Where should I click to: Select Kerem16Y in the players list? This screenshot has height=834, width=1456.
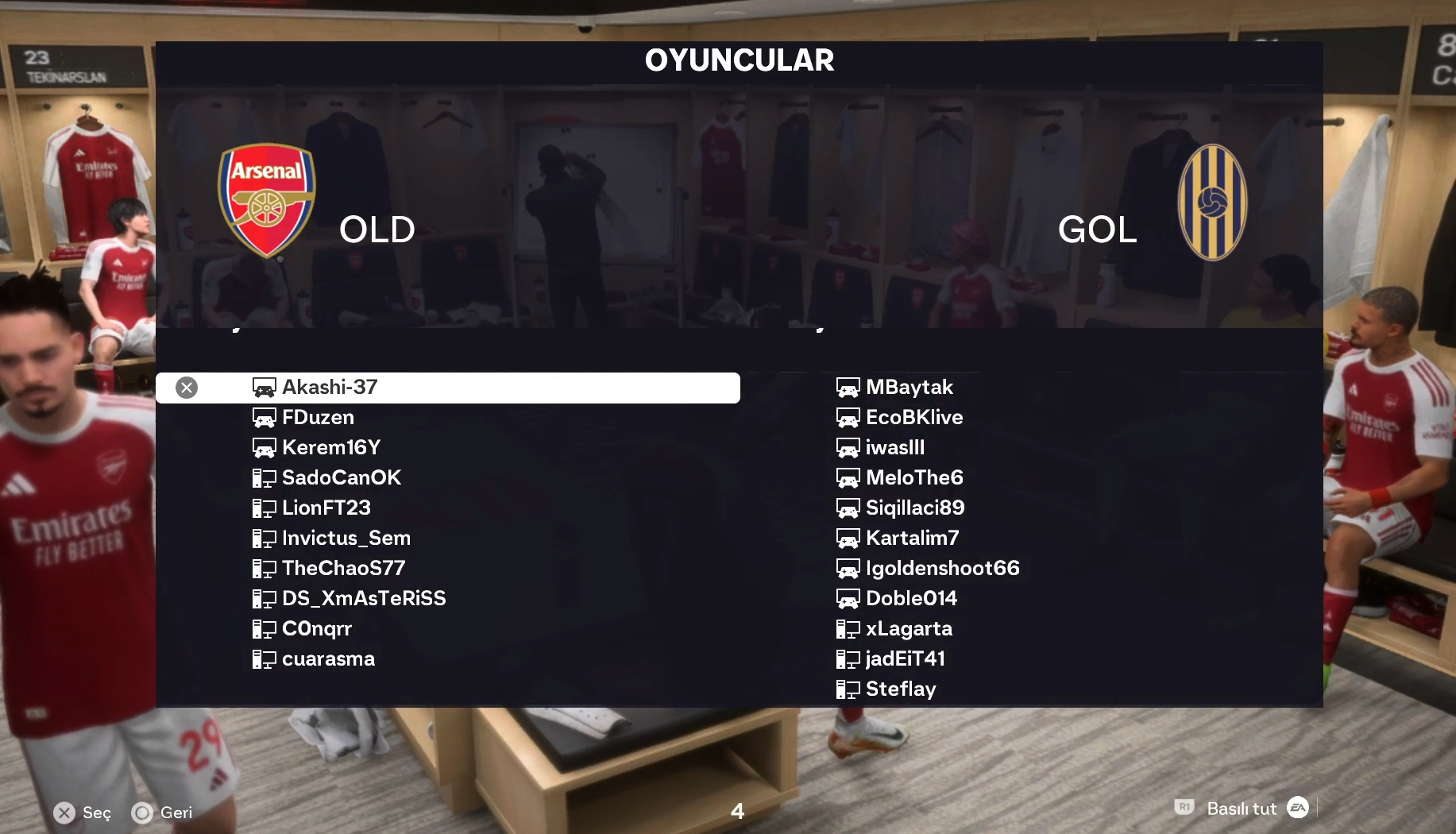point(330,448)
